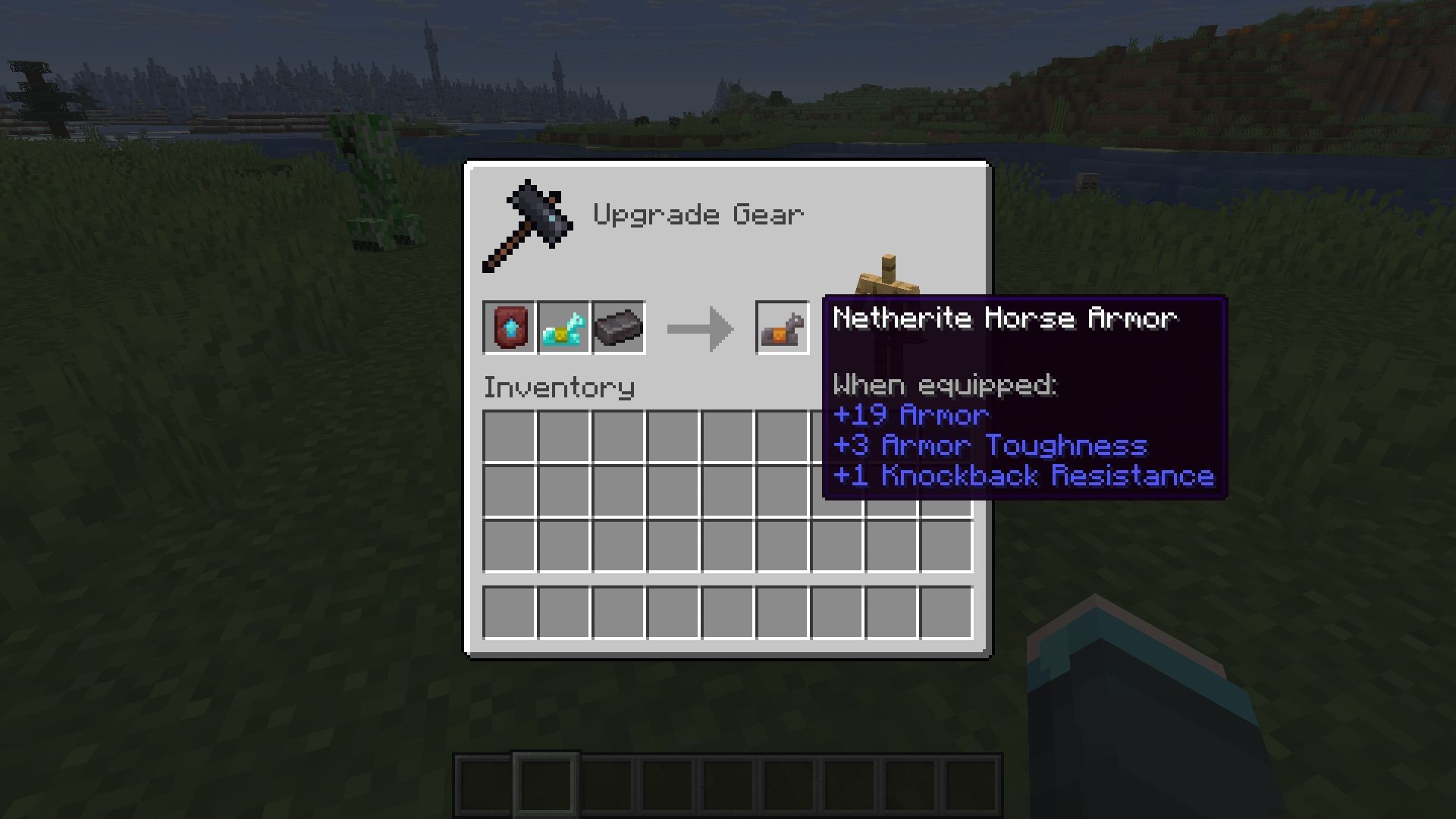1456x819 pixels.
Task: Select the Netherite Horse Armor tooltip title
Action: [x=1005, y=318]
